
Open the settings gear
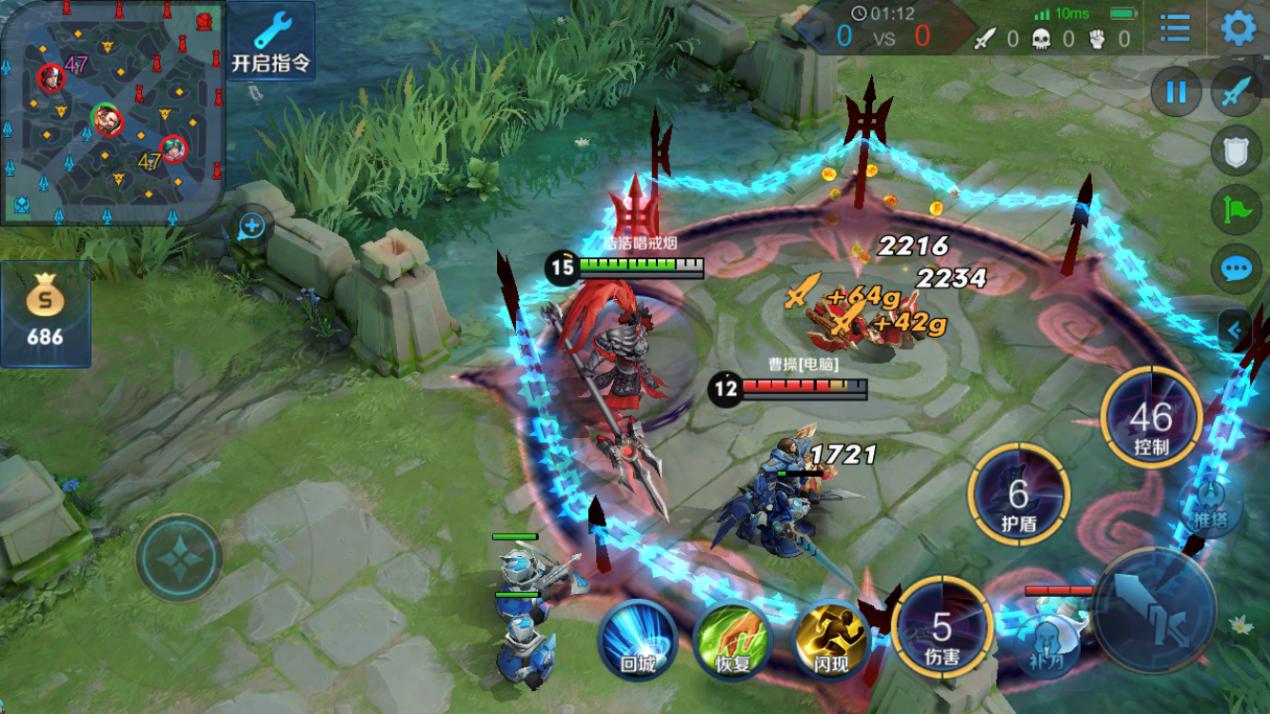(1239, 28)
